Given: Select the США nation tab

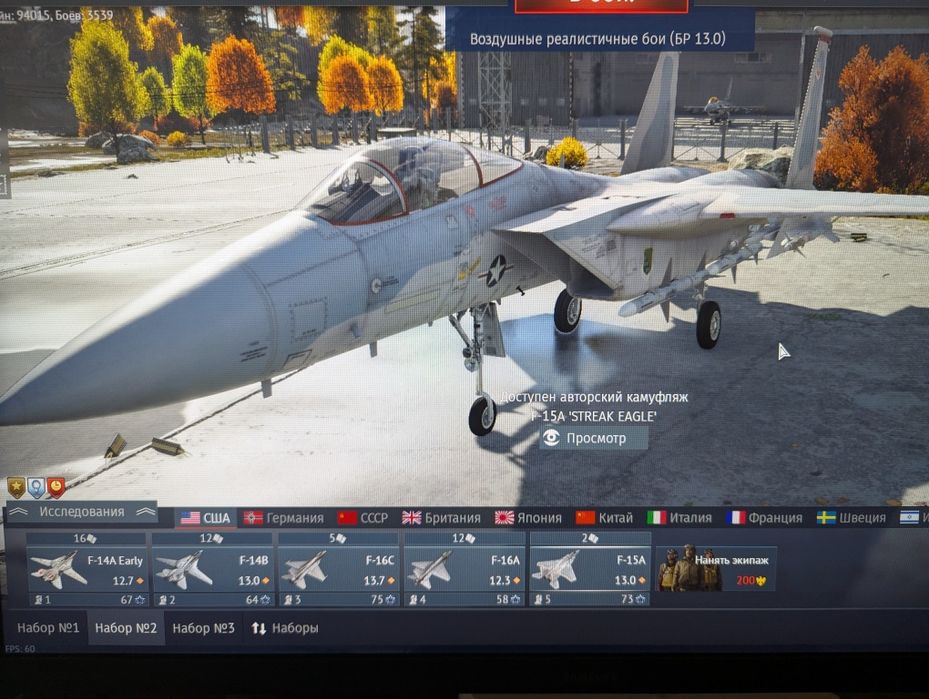Looking at the screenshot, I should (205, 518).
